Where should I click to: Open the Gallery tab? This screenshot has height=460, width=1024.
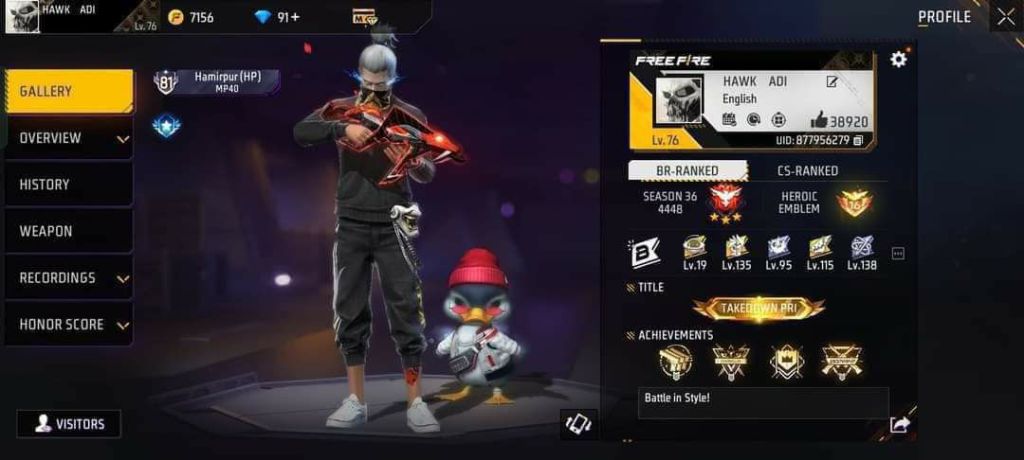pyautogui.click(x=68, y=92)
